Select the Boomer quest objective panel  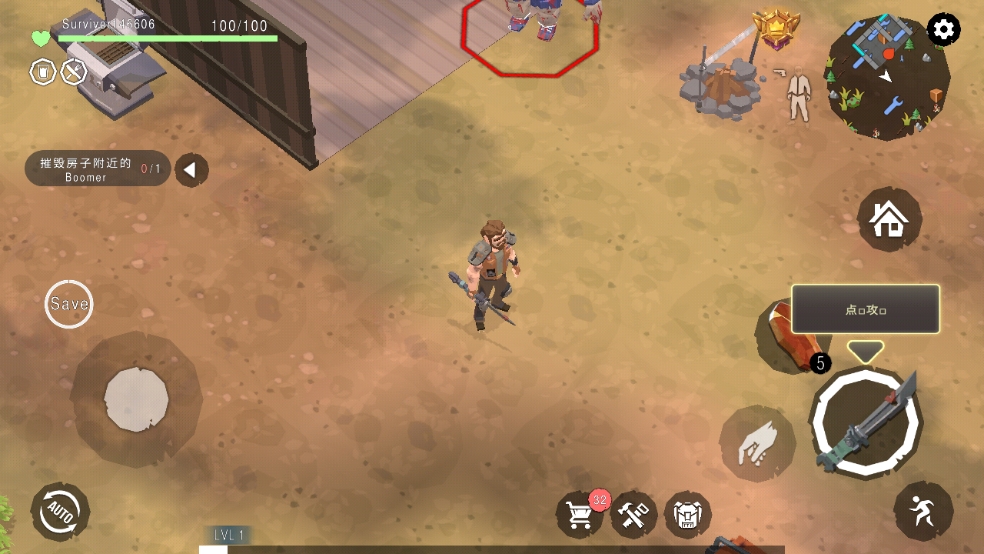tap(97, 169)
